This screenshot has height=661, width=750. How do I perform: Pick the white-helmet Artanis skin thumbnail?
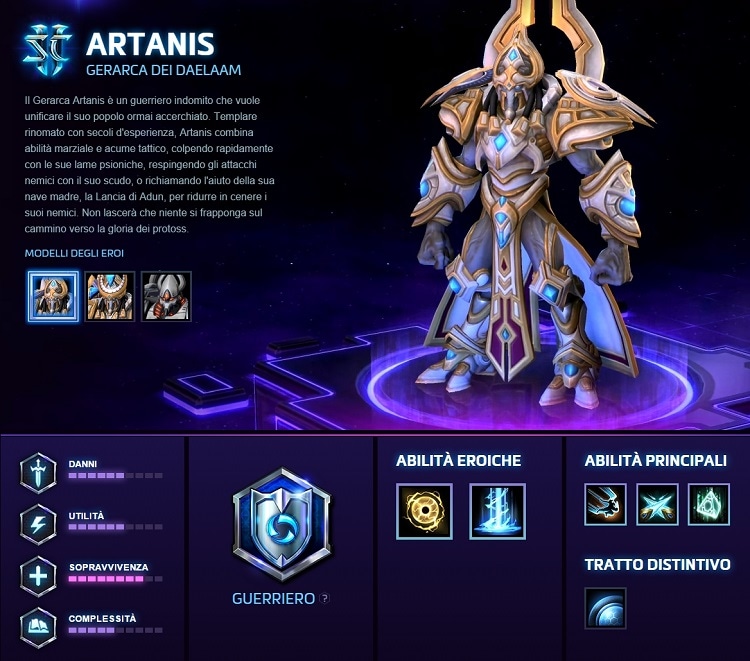coord(166,296)
